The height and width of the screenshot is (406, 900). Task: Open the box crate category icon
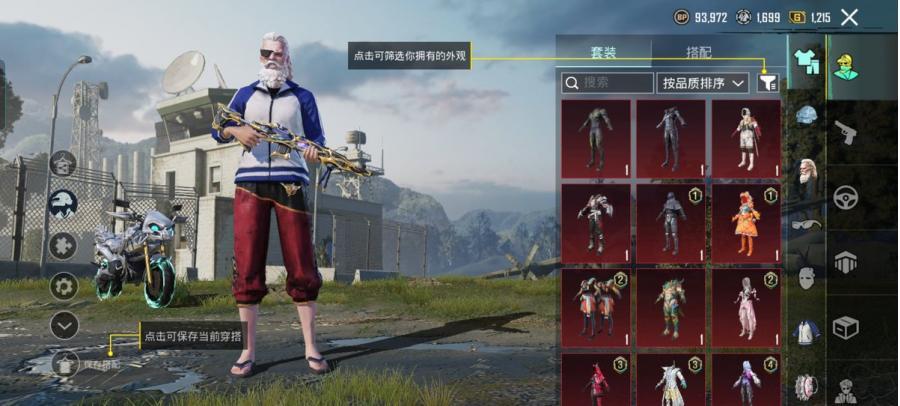coord(846,327)
